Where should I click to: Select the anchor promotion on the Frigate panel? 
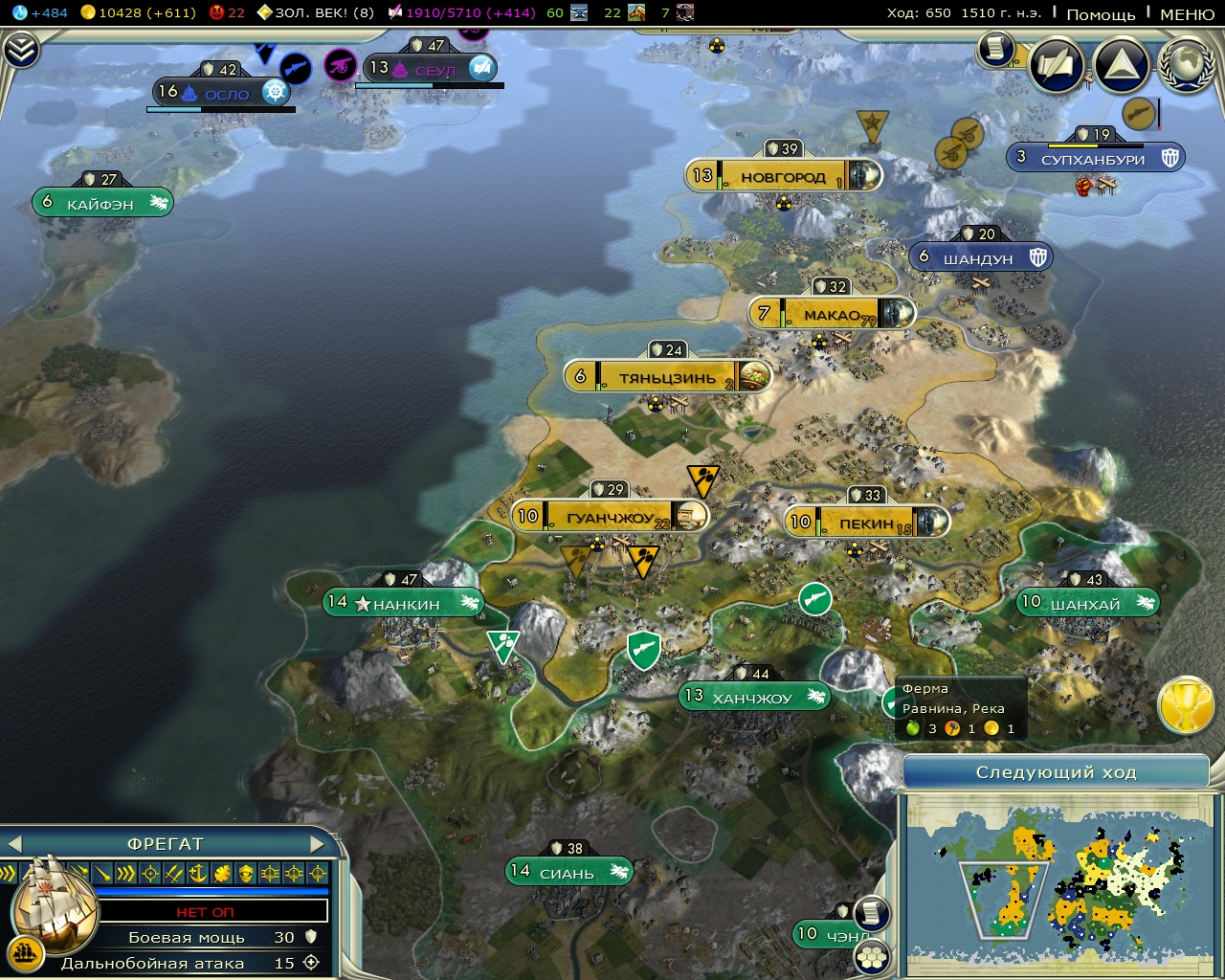click(x=198, y=873)
